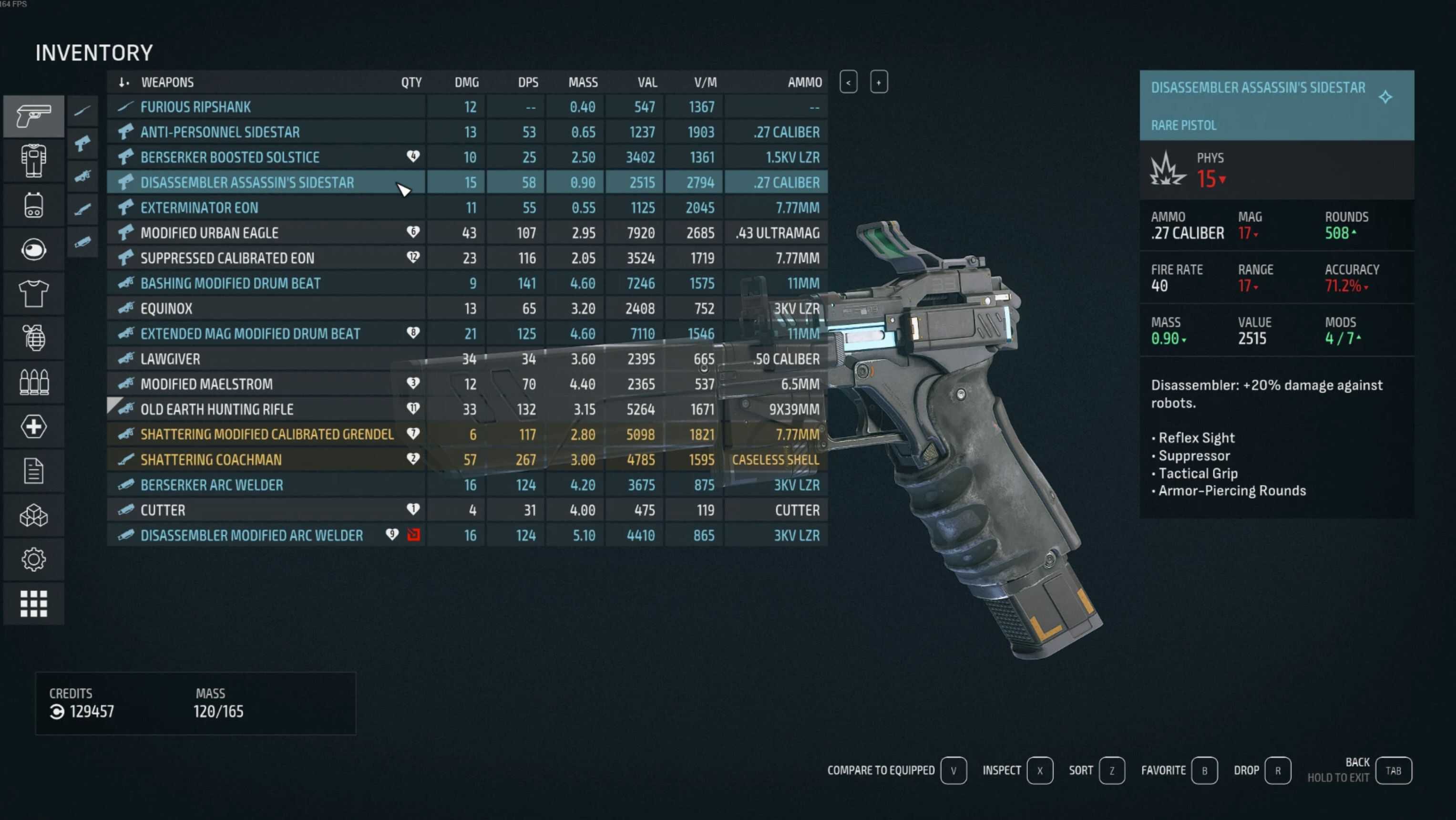The width and height of the screenshot is (1456, 820).
Task: Show the ammo bullets category
Action: pos(33,382)
